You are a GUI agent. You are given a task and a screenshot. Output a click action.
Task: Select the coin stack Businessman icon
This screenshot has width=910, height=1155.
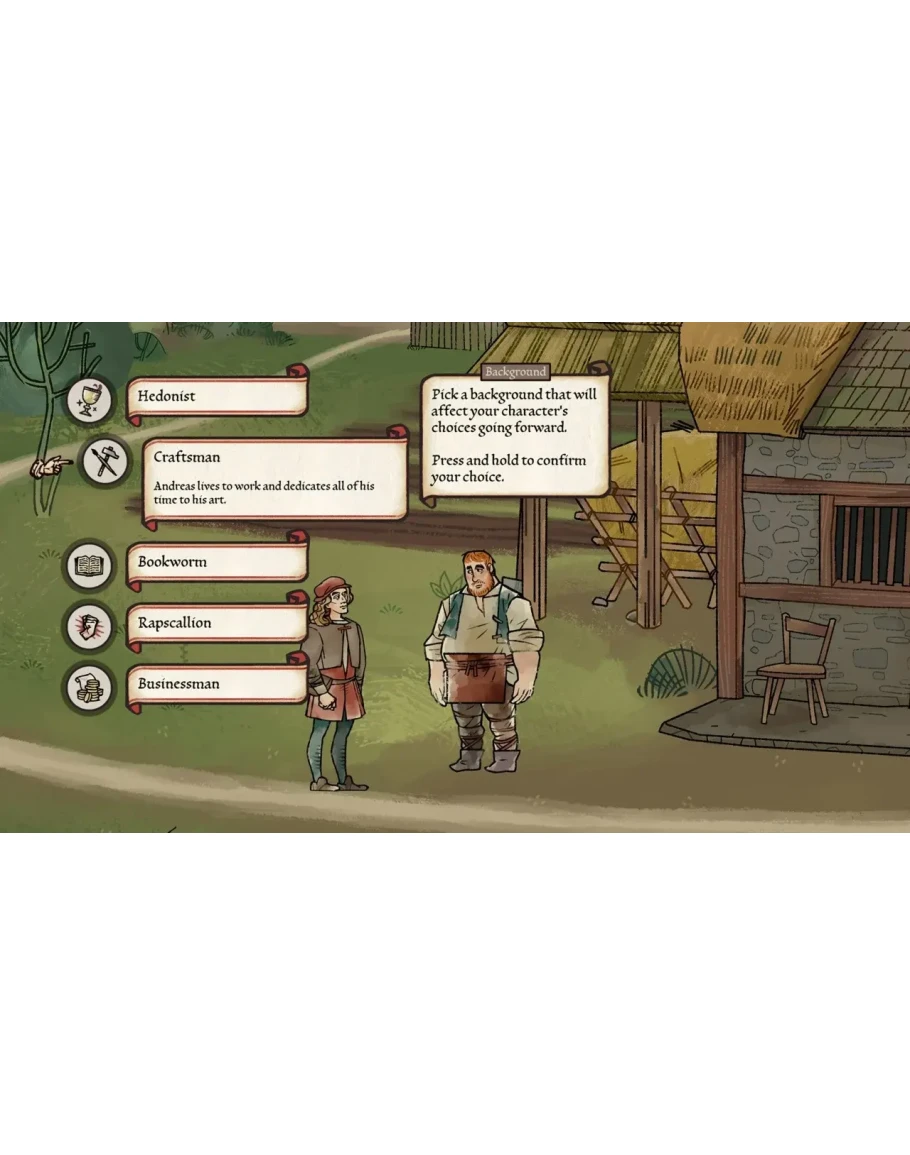[91, 687]
